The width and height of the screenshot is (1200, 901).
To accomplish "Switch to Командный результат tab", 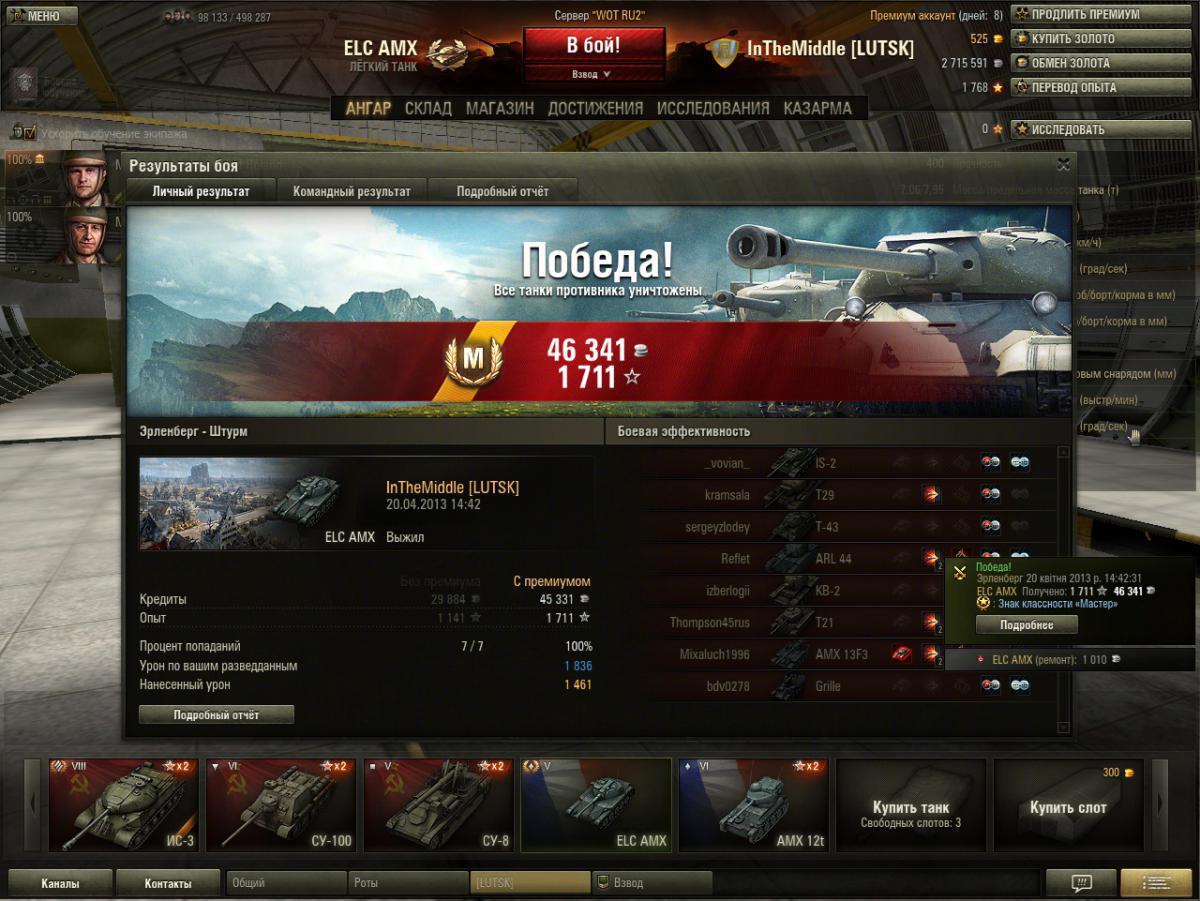I will [x=351, y=191].
